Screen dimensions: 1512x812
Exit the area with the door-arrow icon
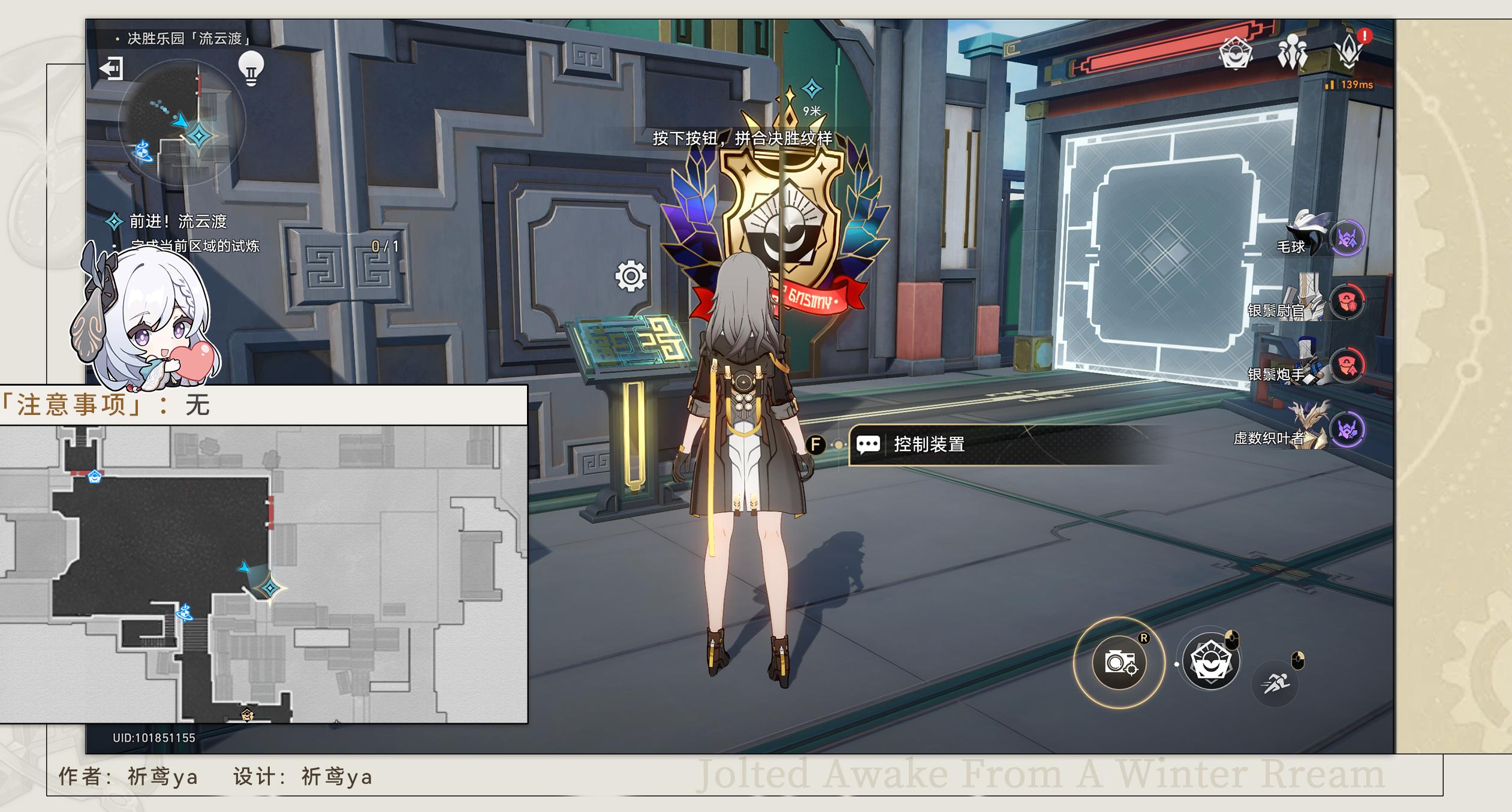click(112, 68)
